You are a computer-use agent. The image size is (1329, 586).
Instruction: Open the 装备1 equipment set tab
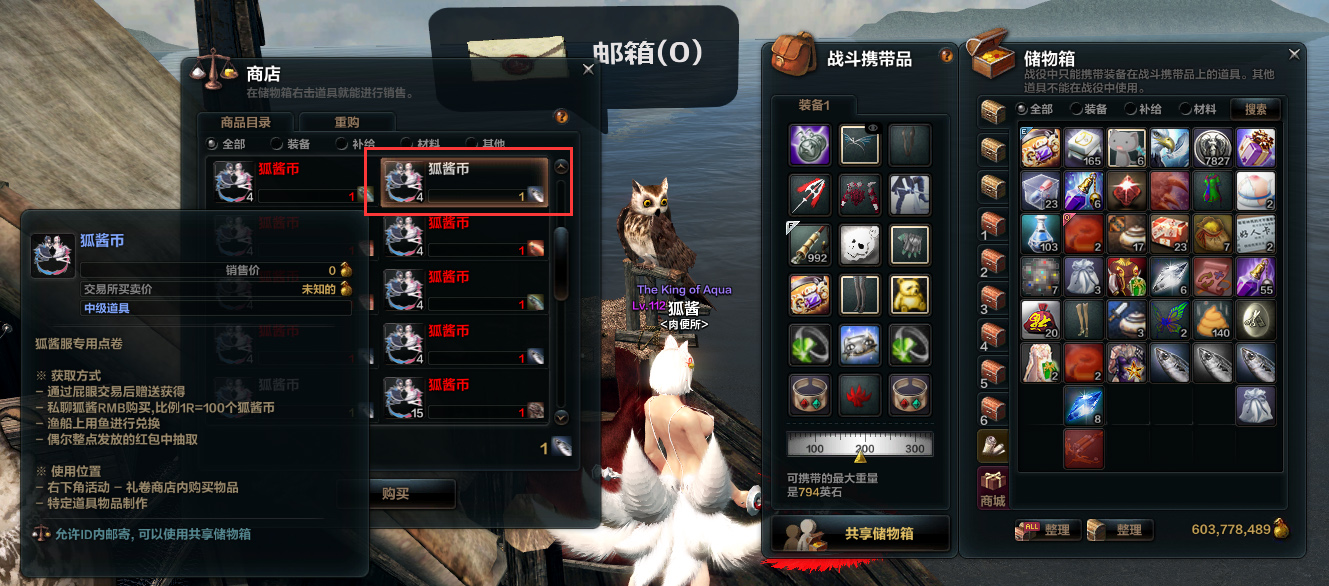tap(813, 105)
